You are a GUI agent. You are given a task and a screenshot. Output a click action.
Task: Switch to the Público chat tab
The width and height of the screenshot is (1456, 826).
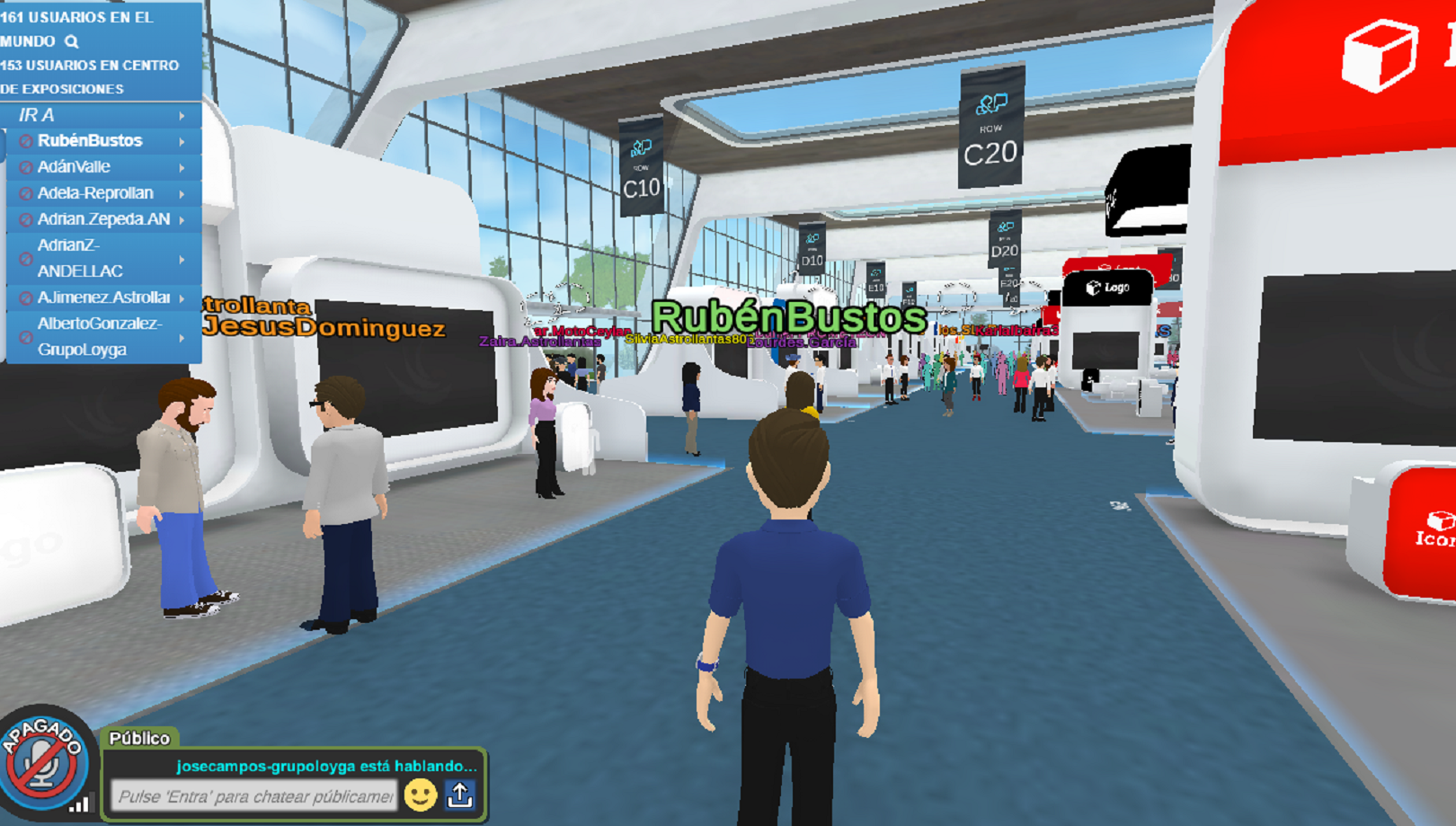pyautogui.click(x=139, y=738)
